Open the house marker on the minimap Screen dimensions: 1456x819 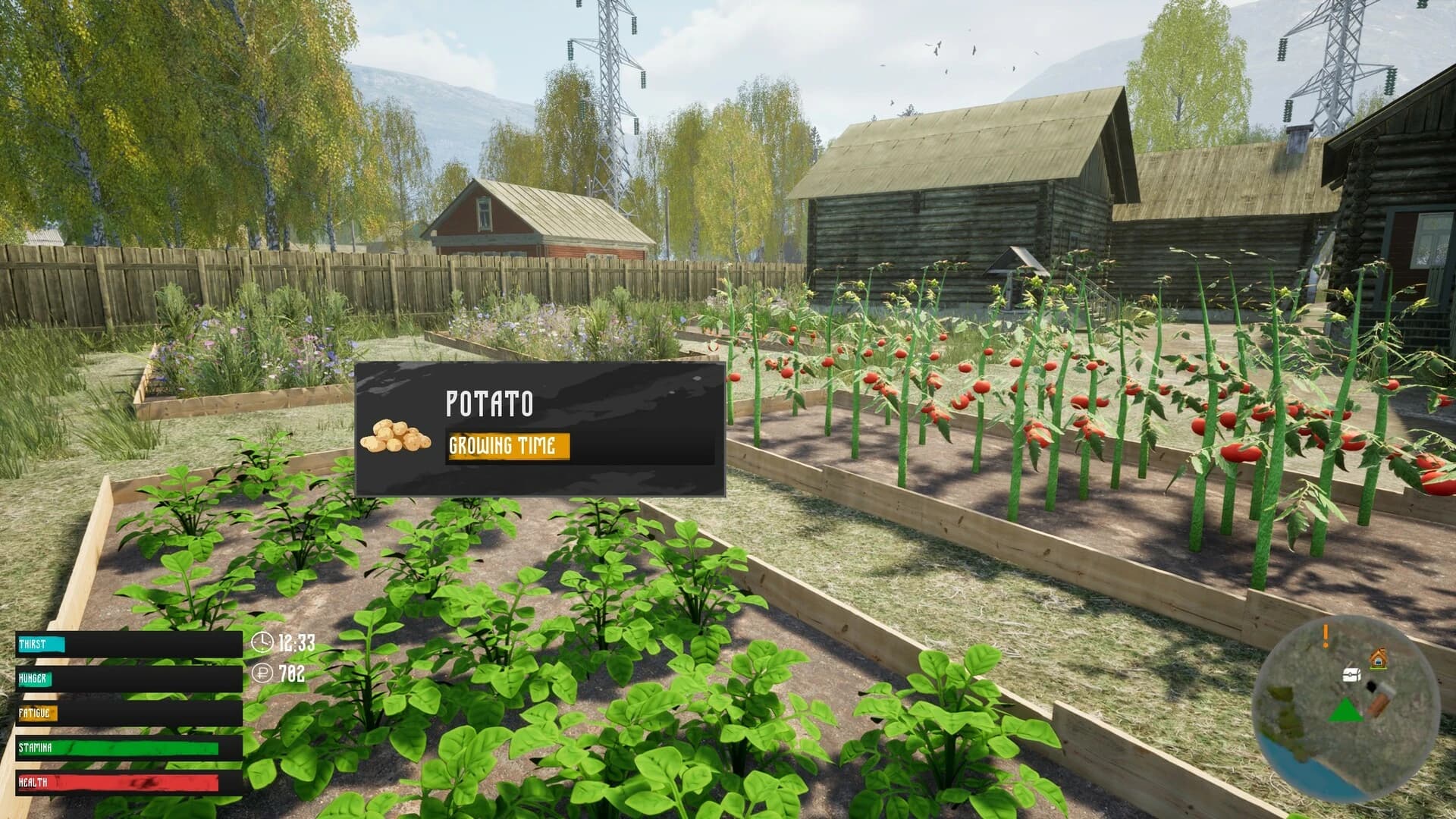tap(1378, 658)
